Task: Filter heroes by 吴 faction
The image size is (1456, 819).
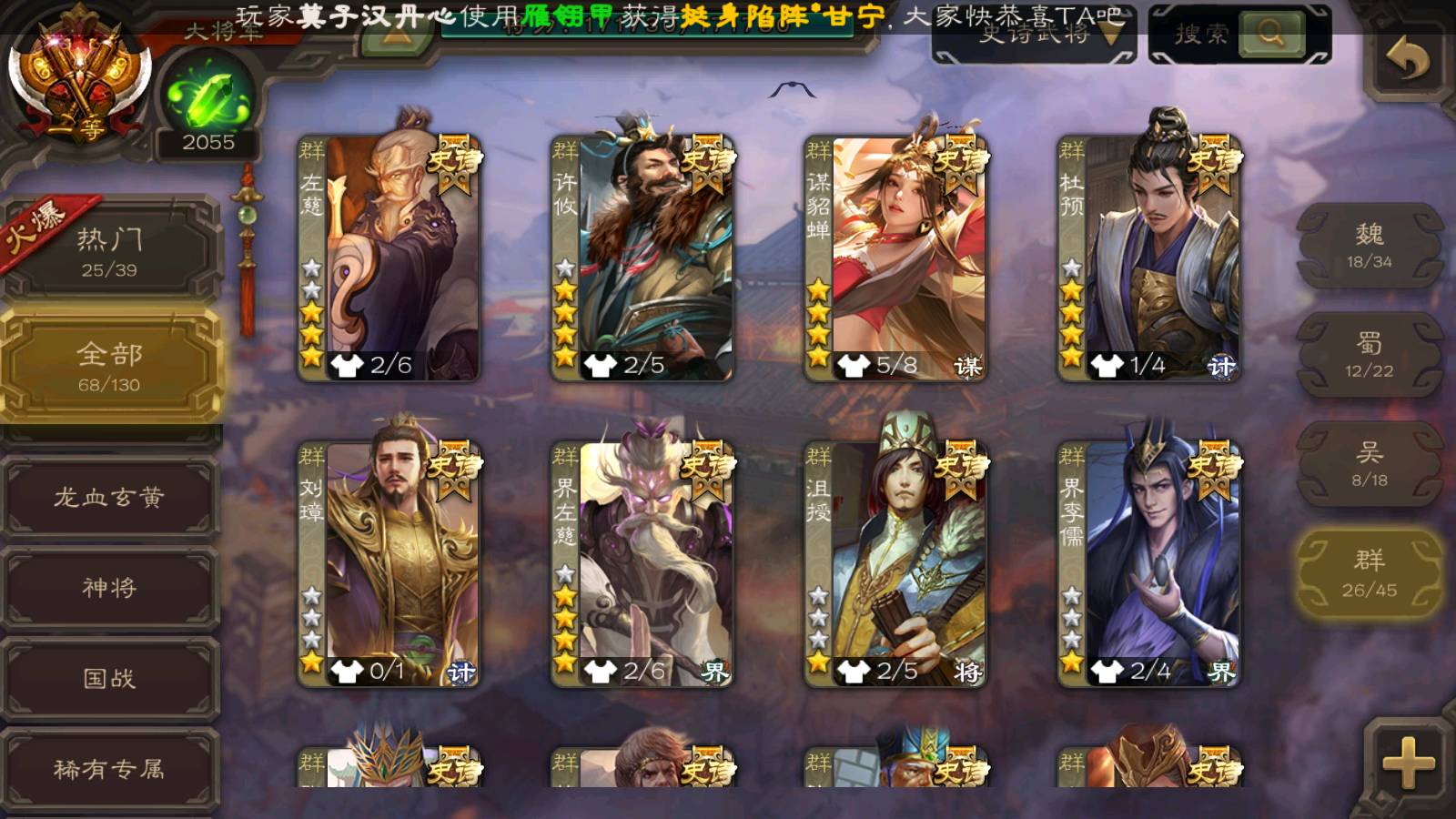Action: tap(1369, 464)
